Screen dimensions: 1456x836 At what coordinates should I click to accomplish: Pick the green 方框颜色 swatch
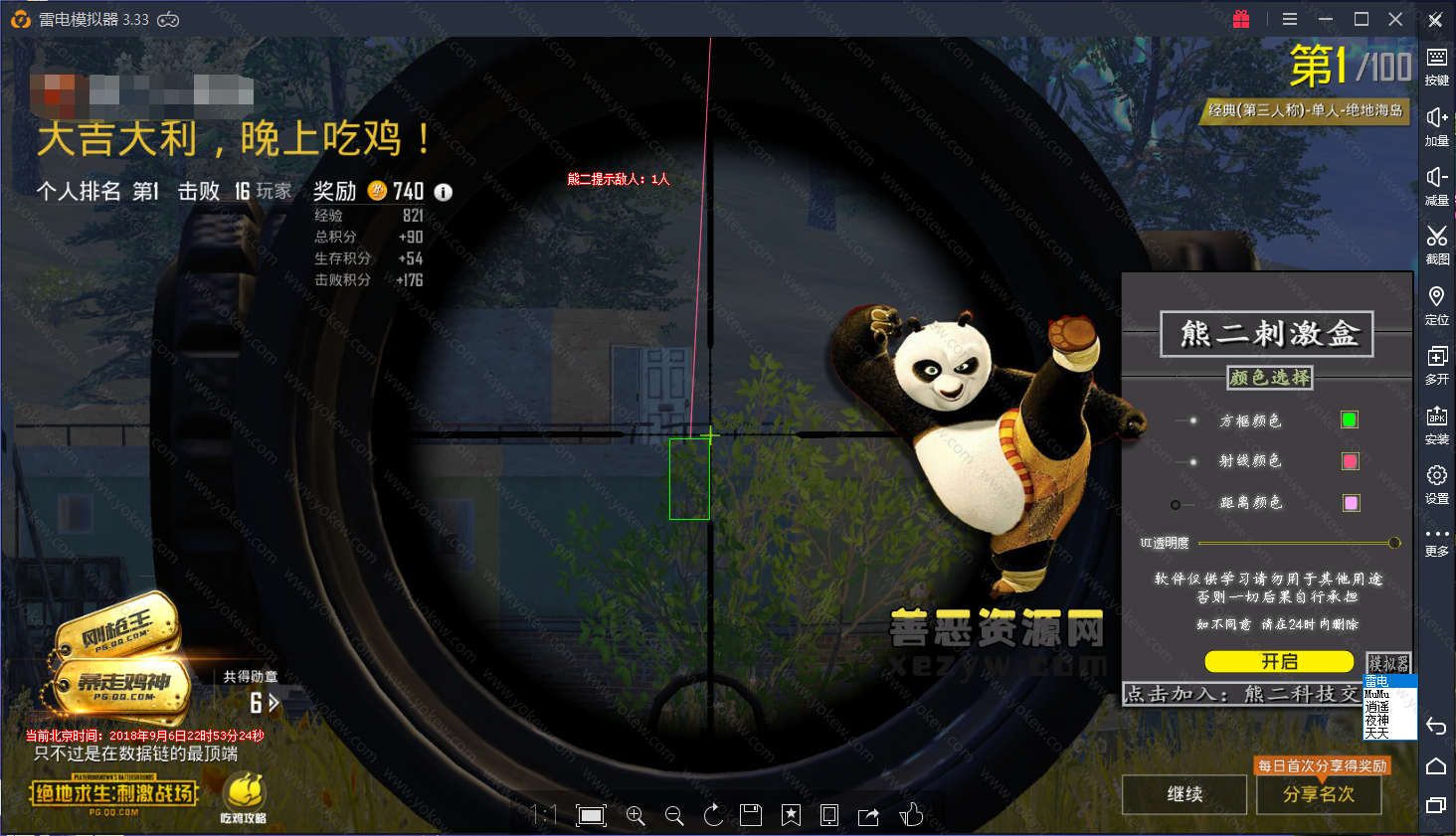pyautogui.click(x=1350, y=419)
